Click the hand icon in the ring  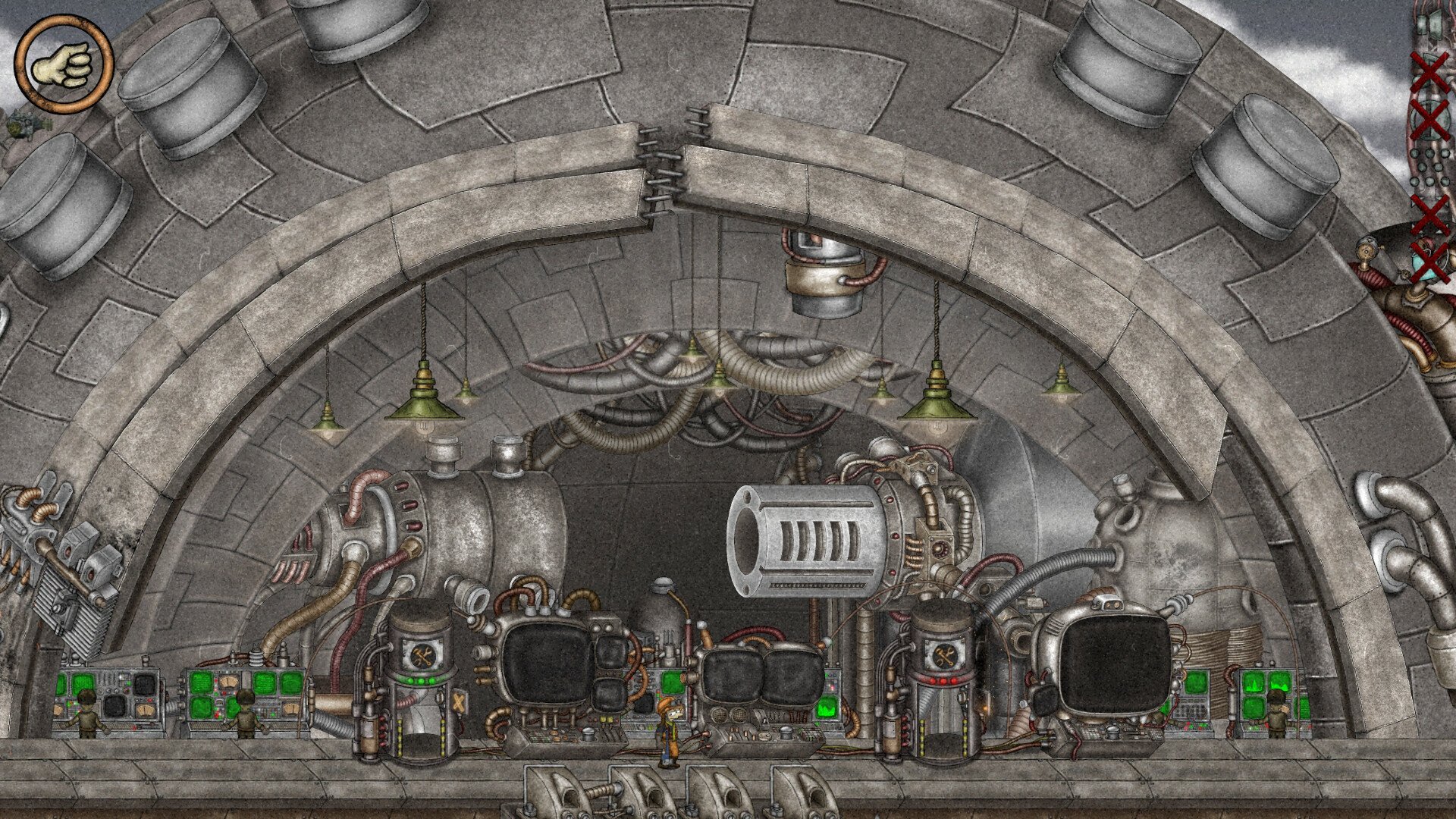(x=63, y=64)
